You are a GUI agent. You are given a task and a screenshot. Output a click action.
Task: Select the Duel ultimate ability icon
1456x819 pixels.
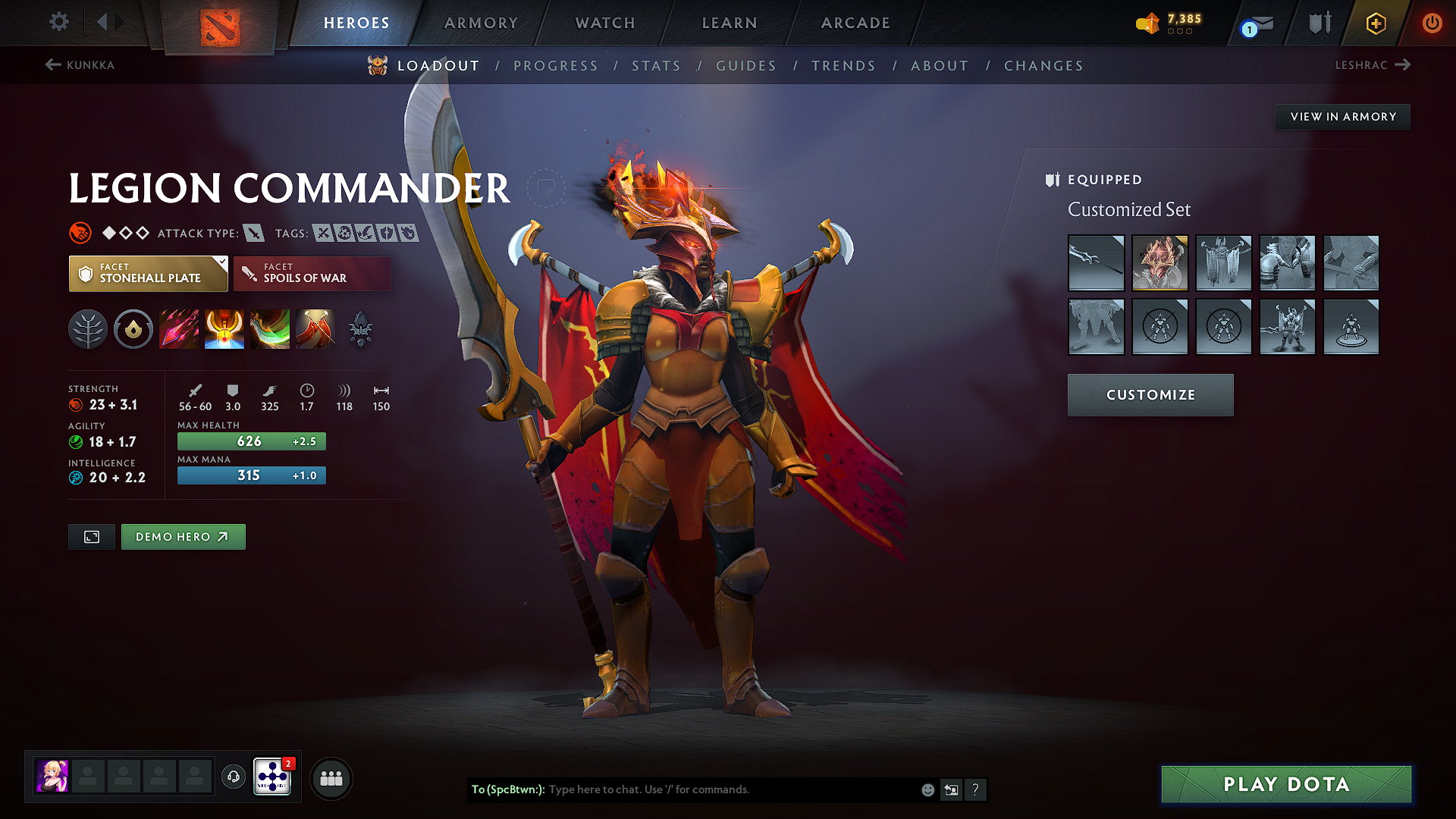(315, 328)
